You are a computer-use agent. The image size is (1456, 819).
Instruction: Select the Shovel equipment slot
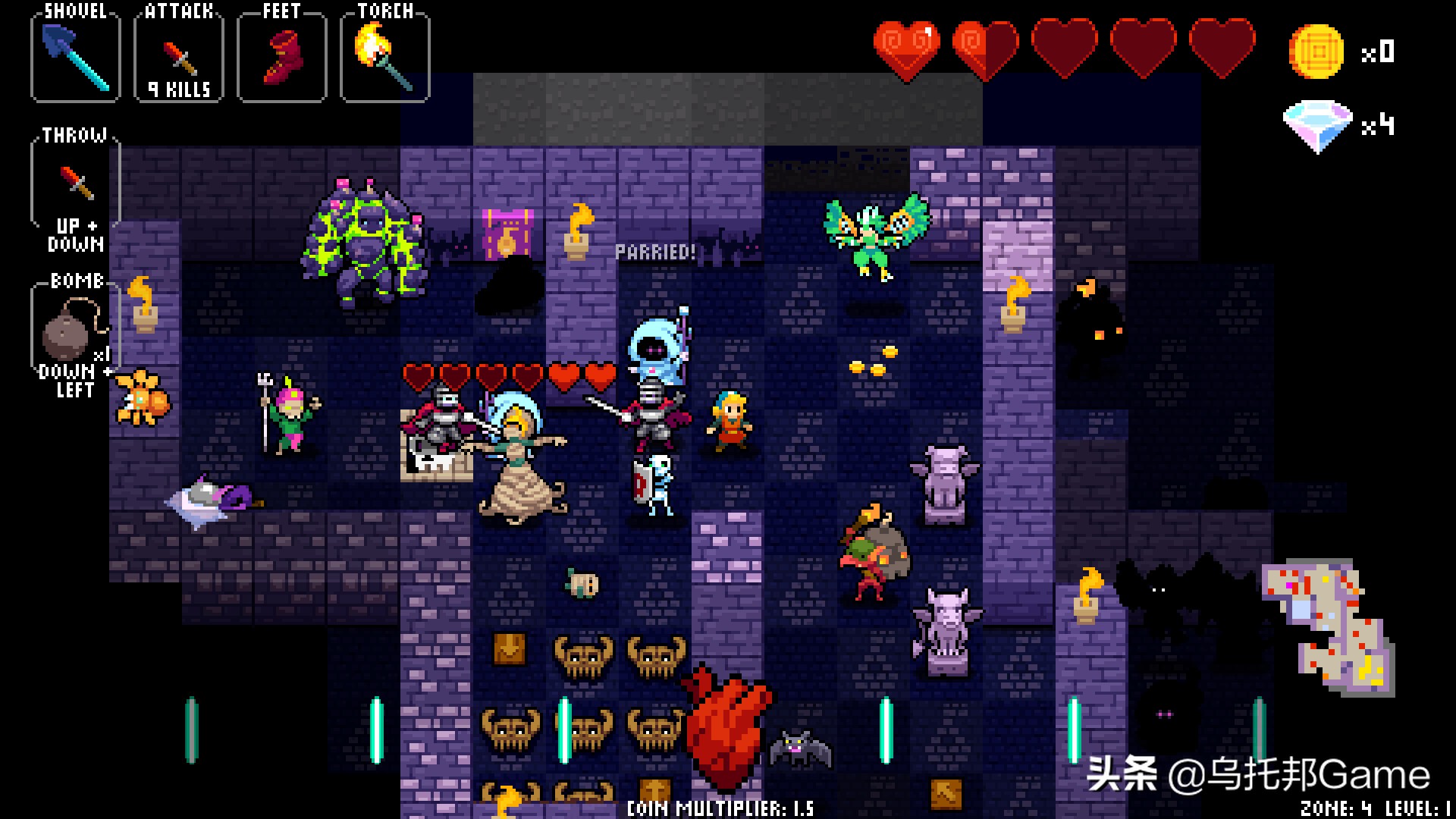[x=75, y=57]
